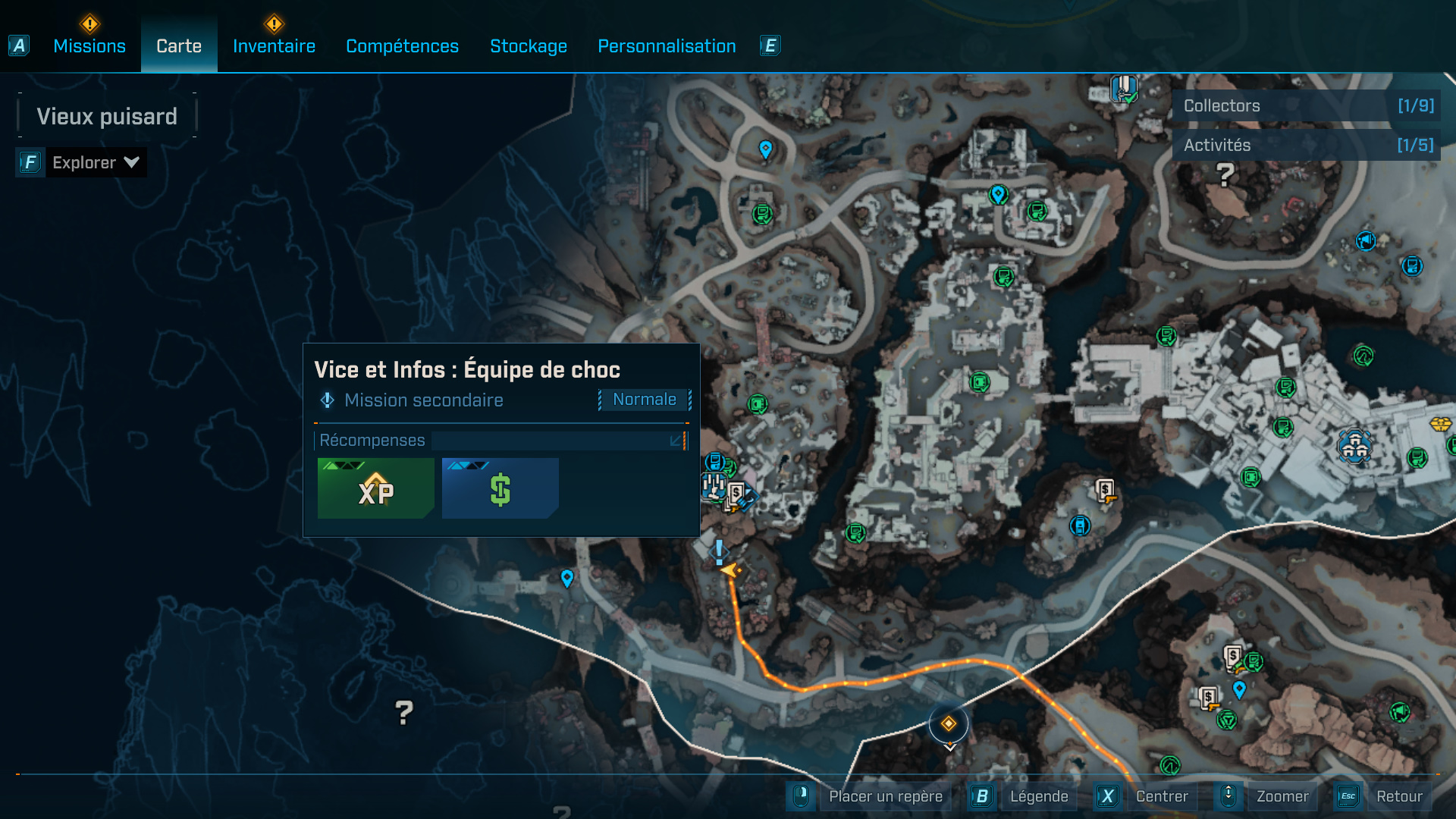Go back with Retour
Screen dimensions: 1456x819
pyautogui.click(x=1398, y=796)
